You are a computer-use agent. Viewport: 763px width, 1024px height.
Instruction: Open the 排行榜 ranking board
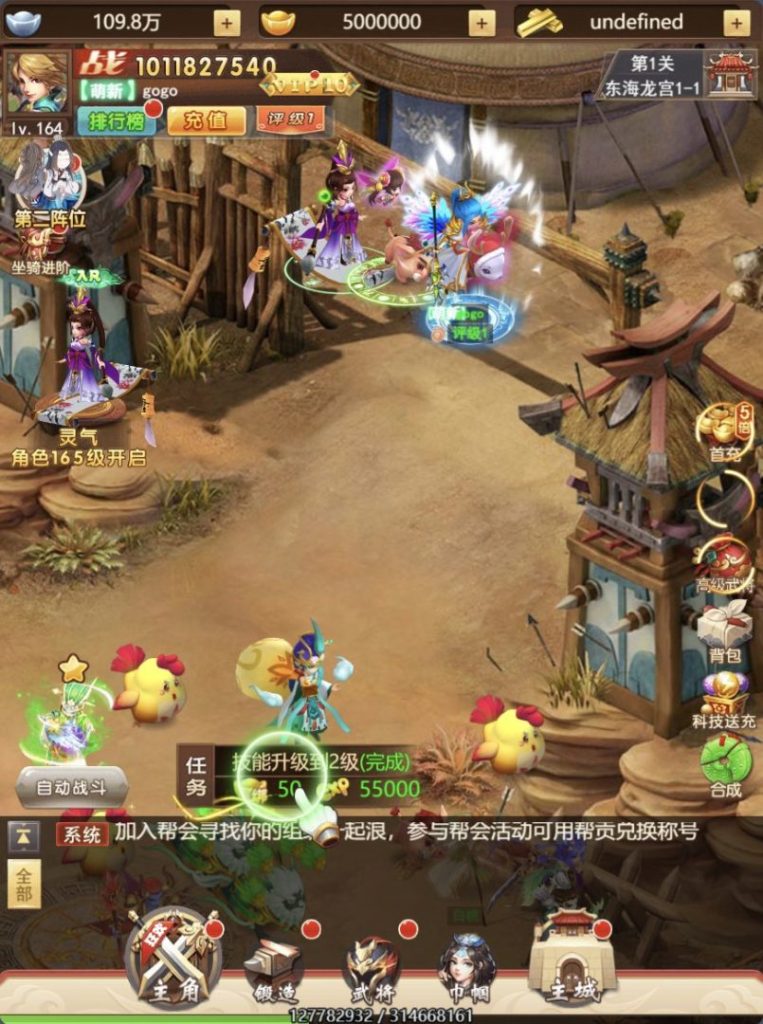tap(112, 121)
